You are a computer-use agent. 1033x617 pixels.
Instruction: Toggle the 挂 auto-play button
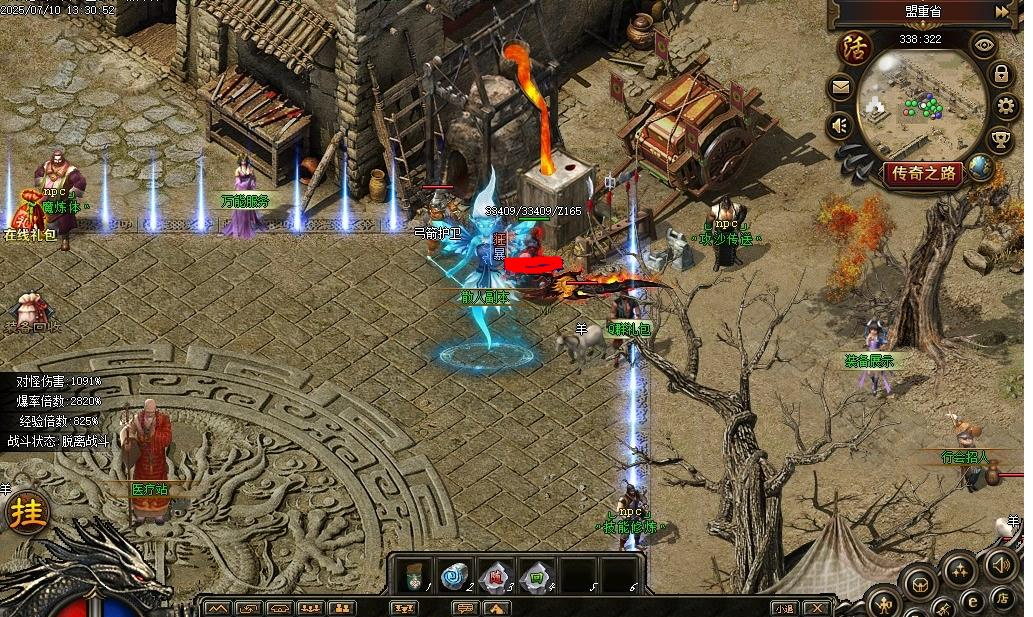coord(27,512)
